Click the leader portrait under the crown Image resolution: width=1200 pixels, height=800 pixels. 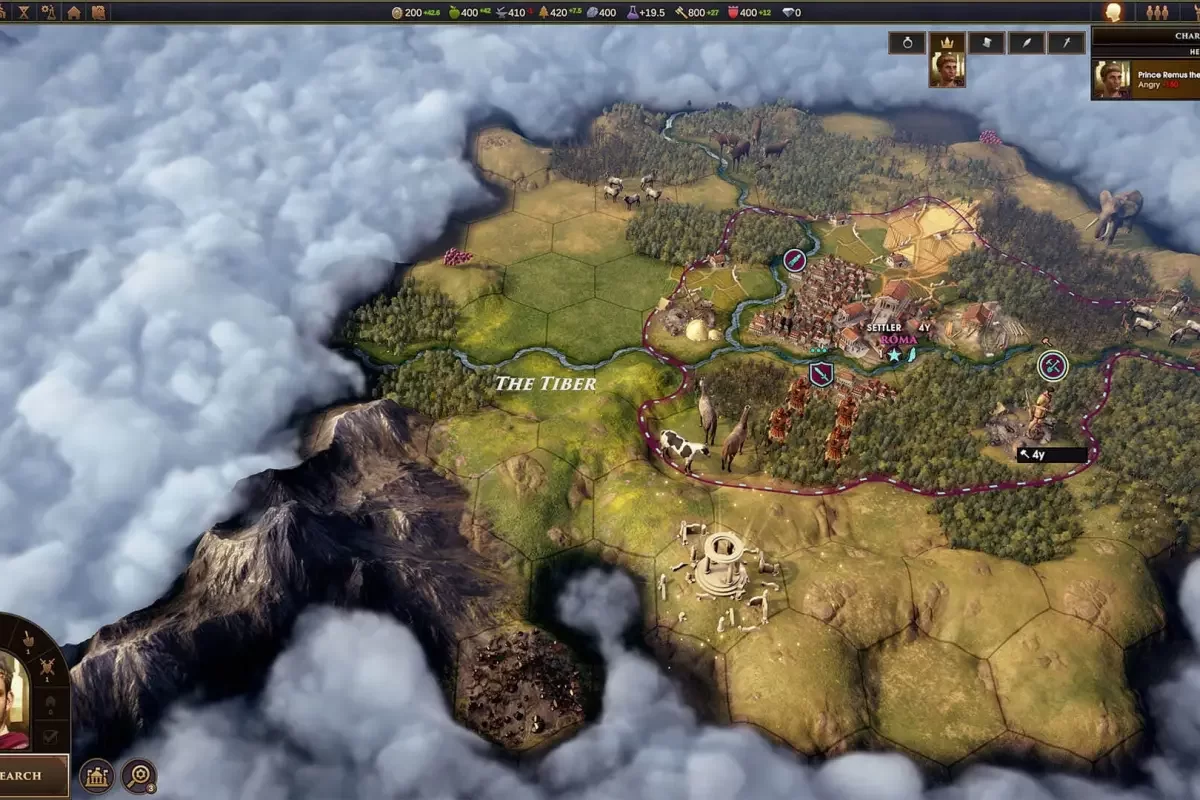[946, 70]
